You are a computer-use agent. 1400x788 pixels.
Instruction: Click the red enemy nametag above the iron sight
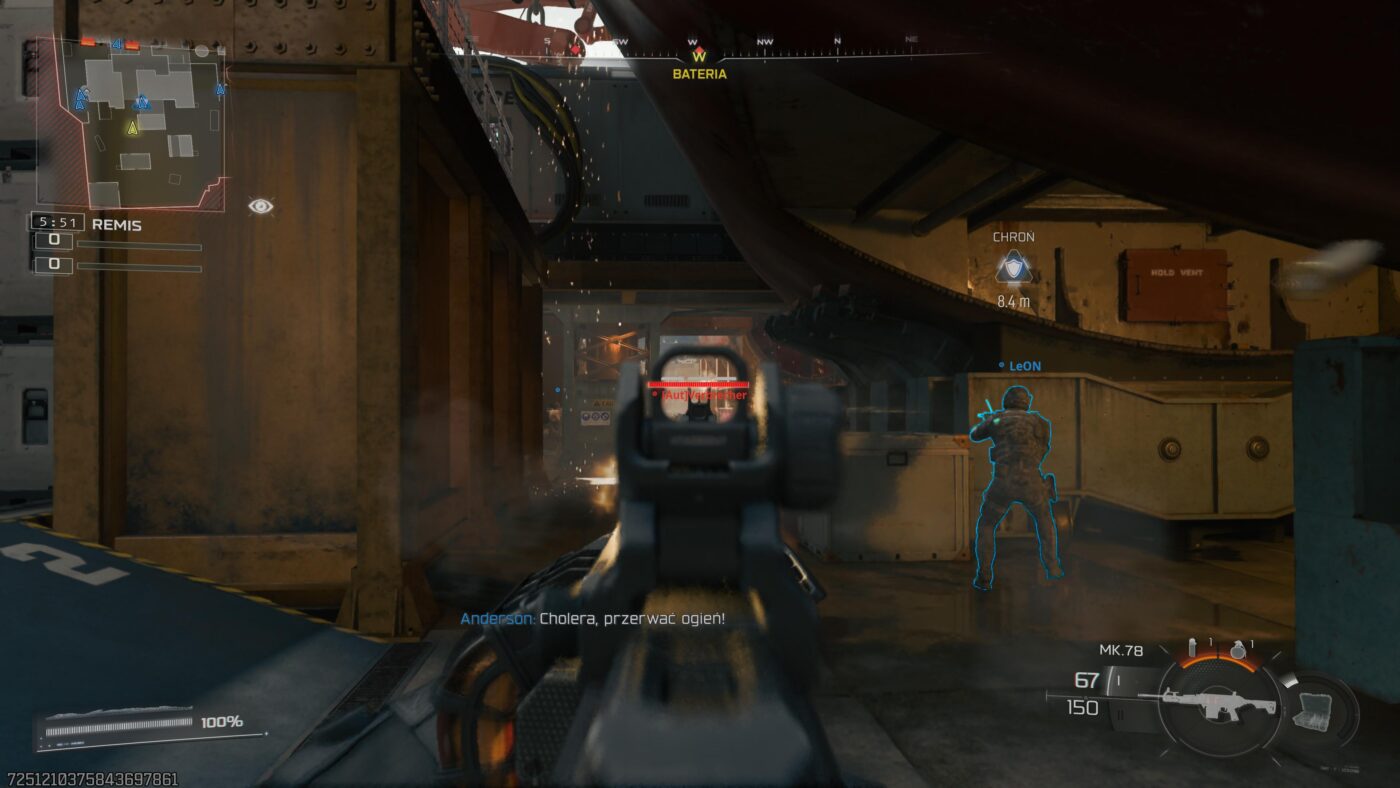click(x=698, y=396)
